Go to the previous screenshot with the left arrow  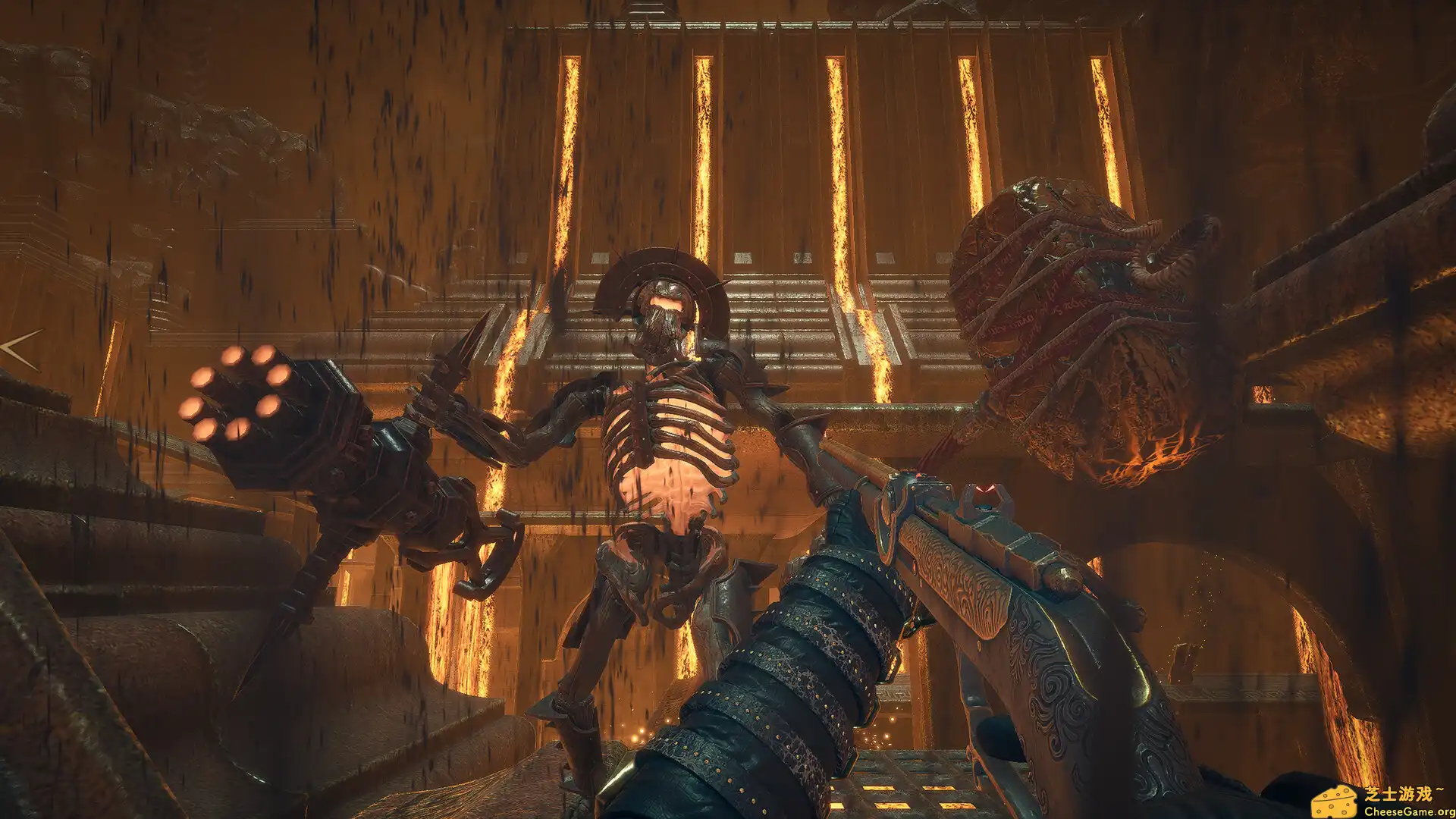pyautogui.click(x=20, y=349)
